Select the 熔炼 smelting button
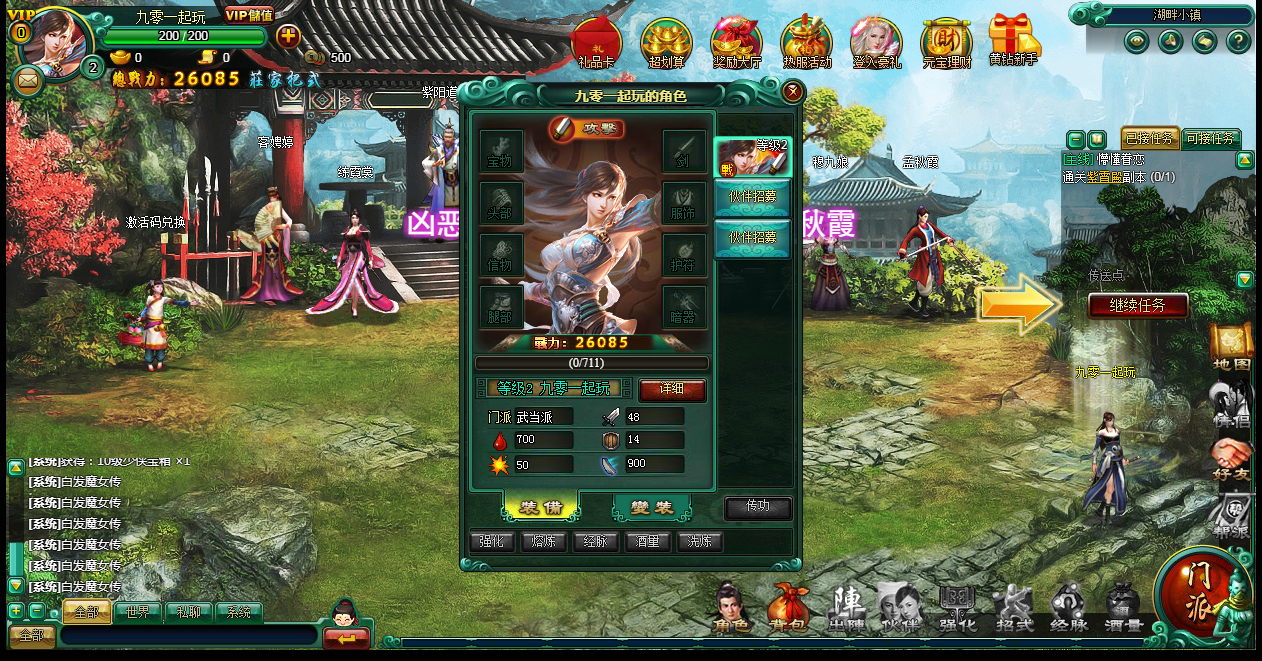The height and width of the screenshot is (661, 1262). (x=545, y=542)
